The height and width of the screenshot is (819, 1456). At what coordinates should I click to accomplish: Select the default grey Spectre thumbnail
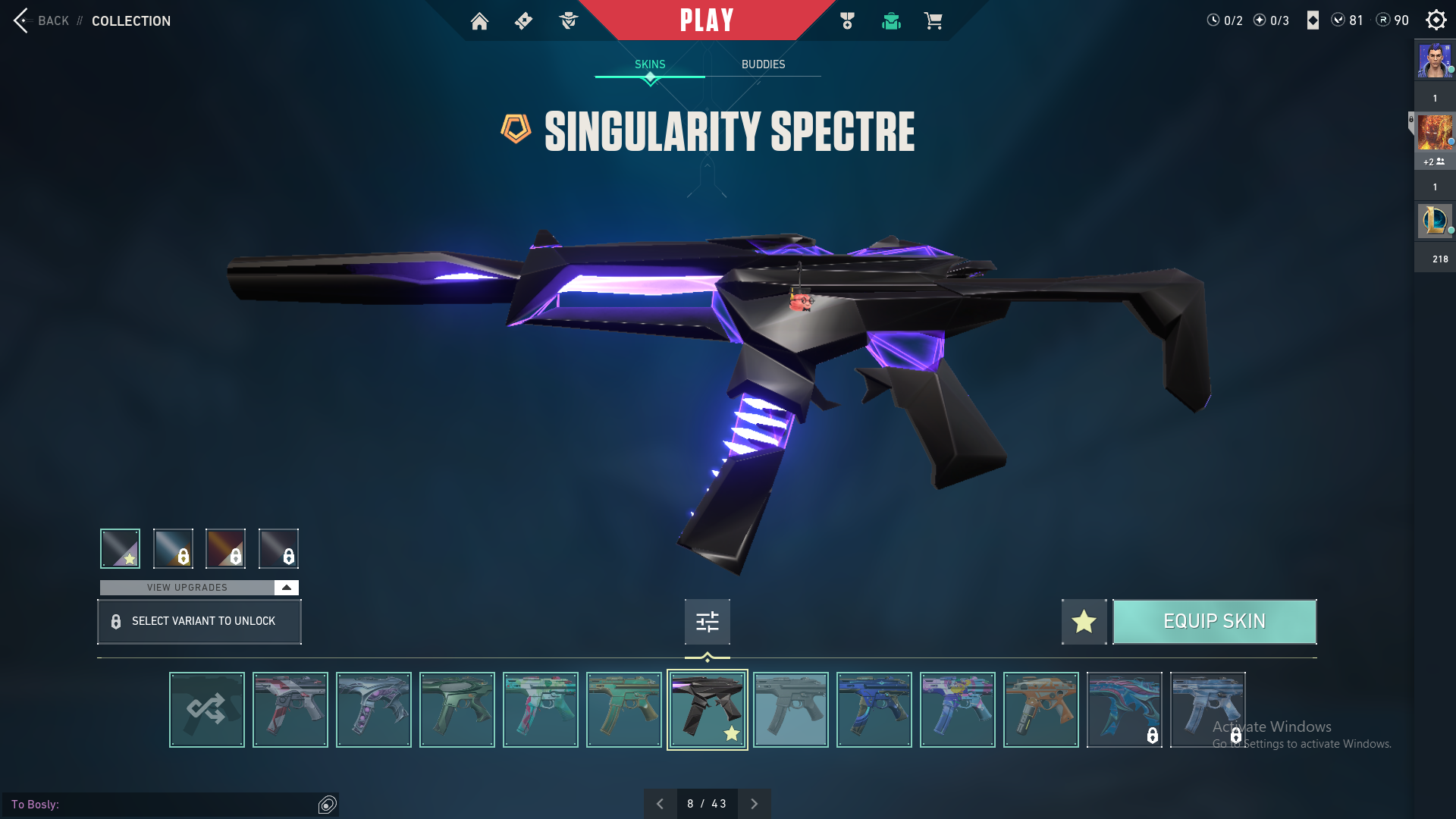pyautogui.click(x=791, y=710)
